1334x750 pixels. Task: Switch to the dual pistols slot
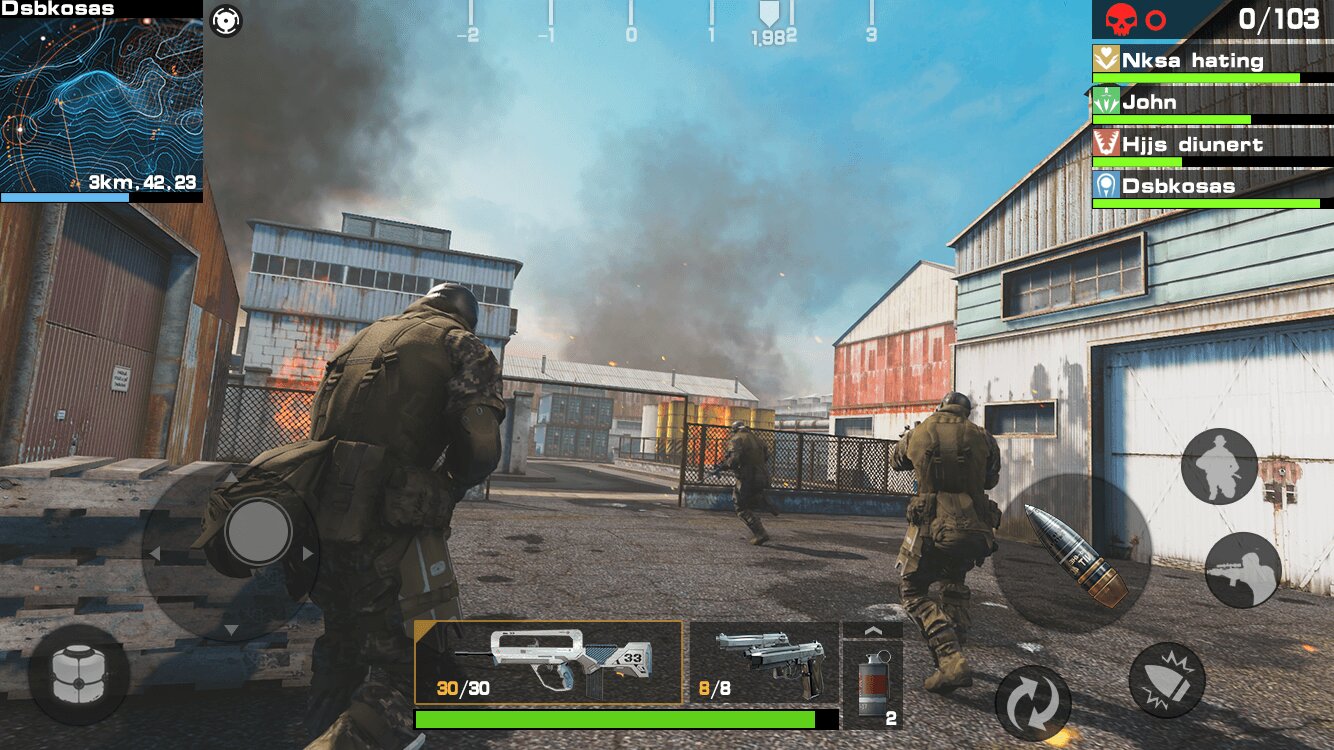coord(764,662)
